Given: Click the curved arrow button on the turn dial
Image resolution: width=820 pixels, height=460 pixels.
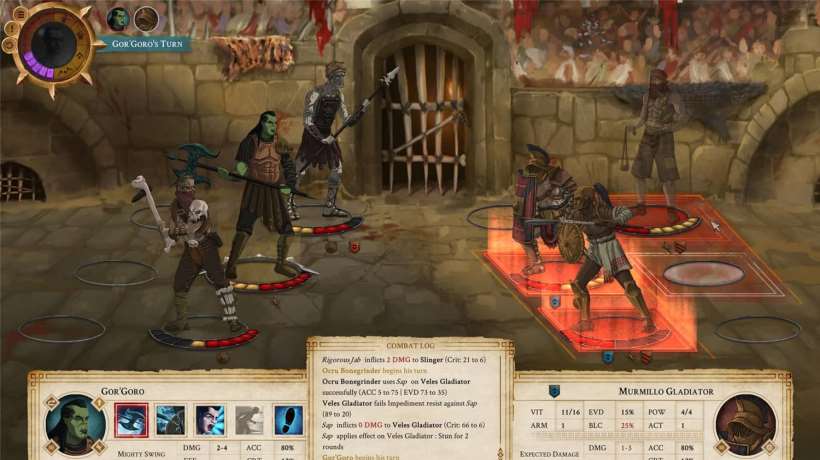Looking at the screenshot, I should 7,45.
